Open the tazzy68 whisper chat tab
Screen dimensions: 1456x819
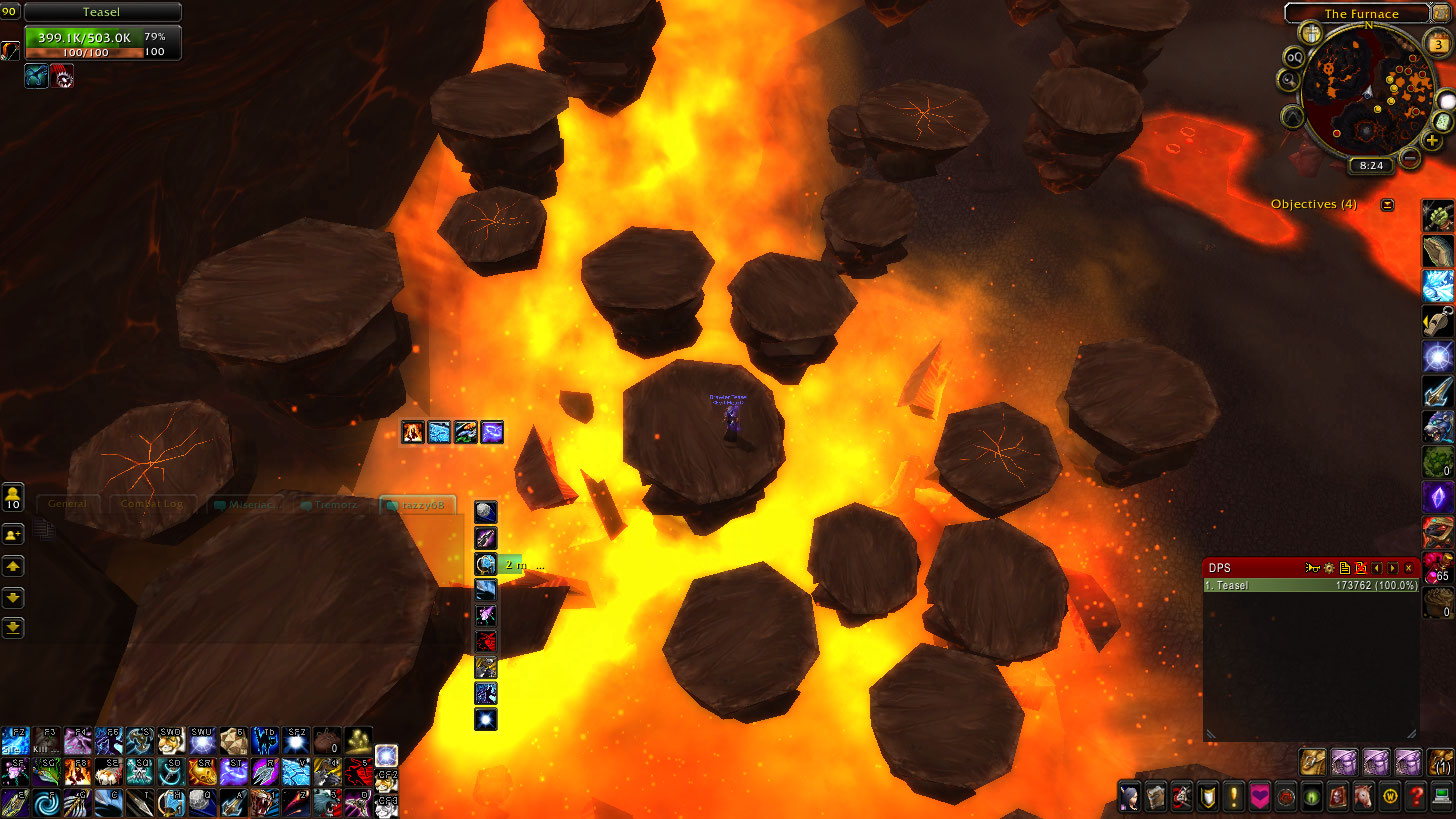point(418,505)
